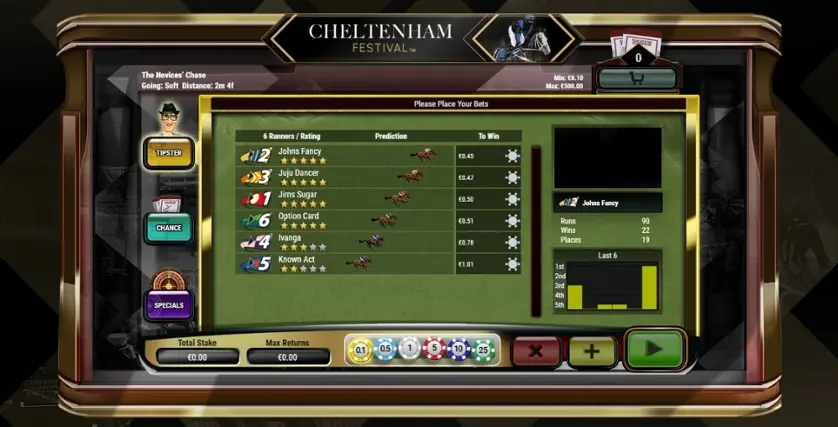The height and width of the screenshot is (427, 838).
Task: Open the Tipster panel
Action: (x=169, y=153)
